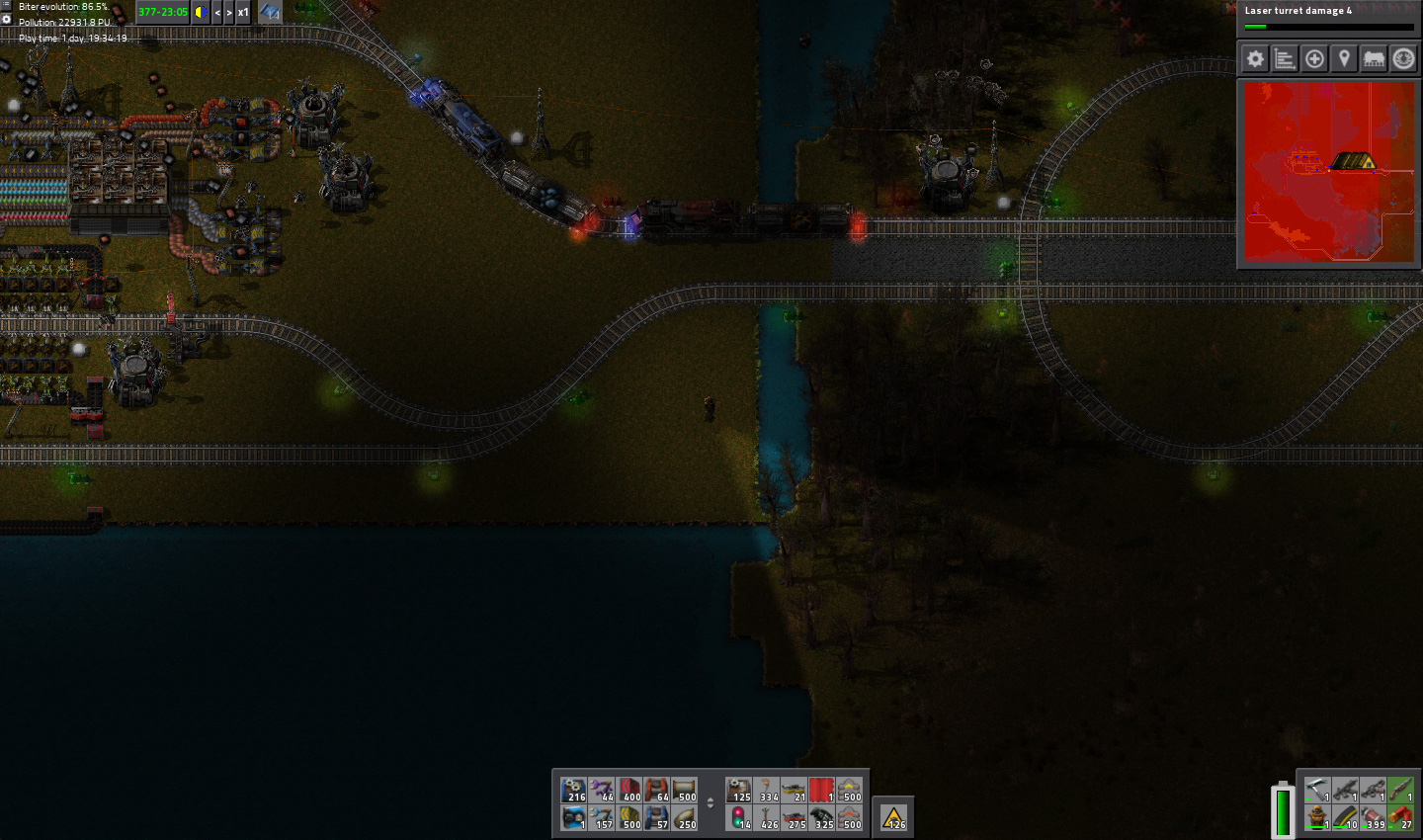1423x840 pixels.
Task: Click the map pin button
Action: pos(1344,59)
